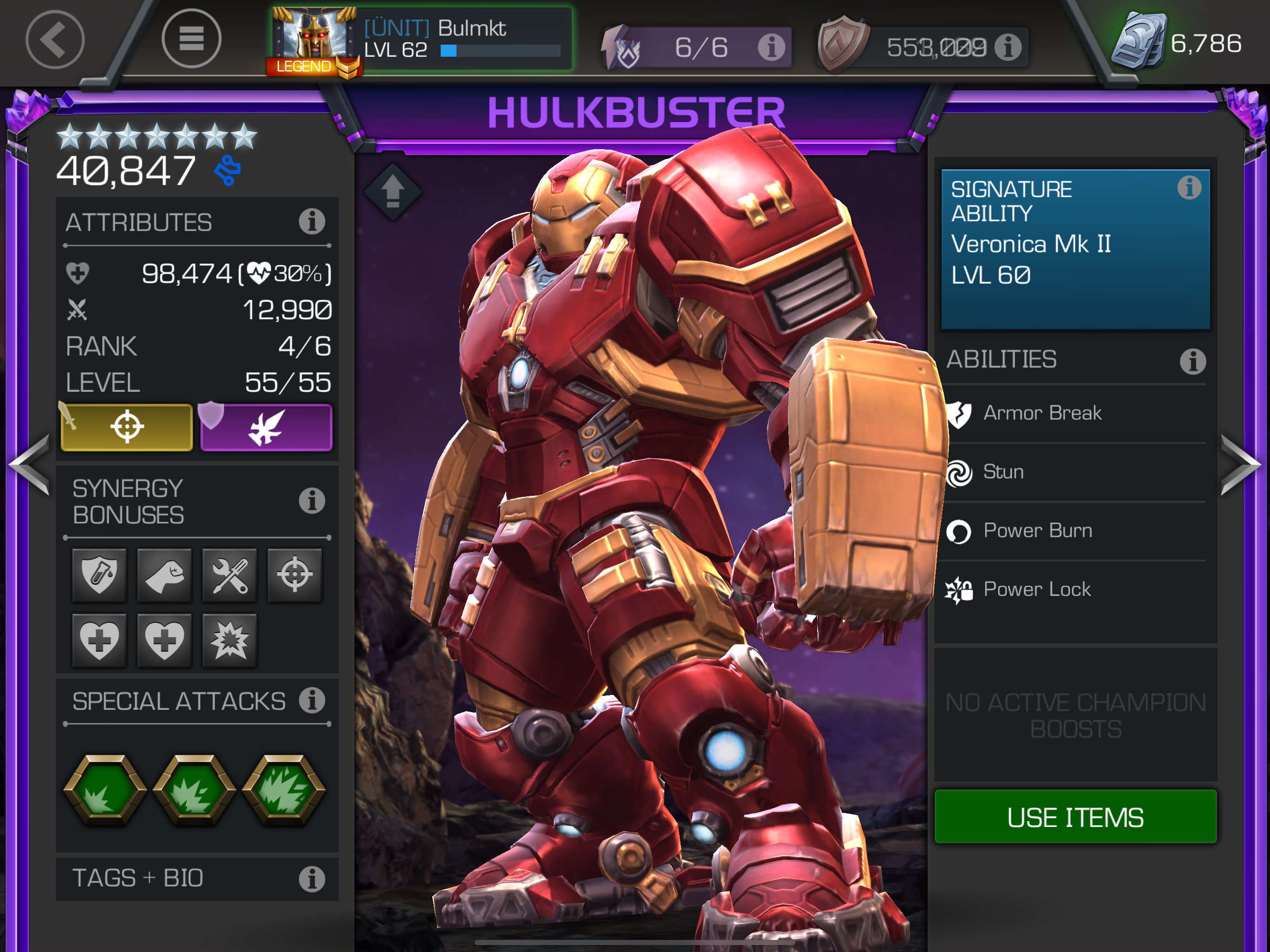The image size is (1270, 952).
Task: Open Tags + Bio info
Action: pyautogui.click(x=312, y=879)
